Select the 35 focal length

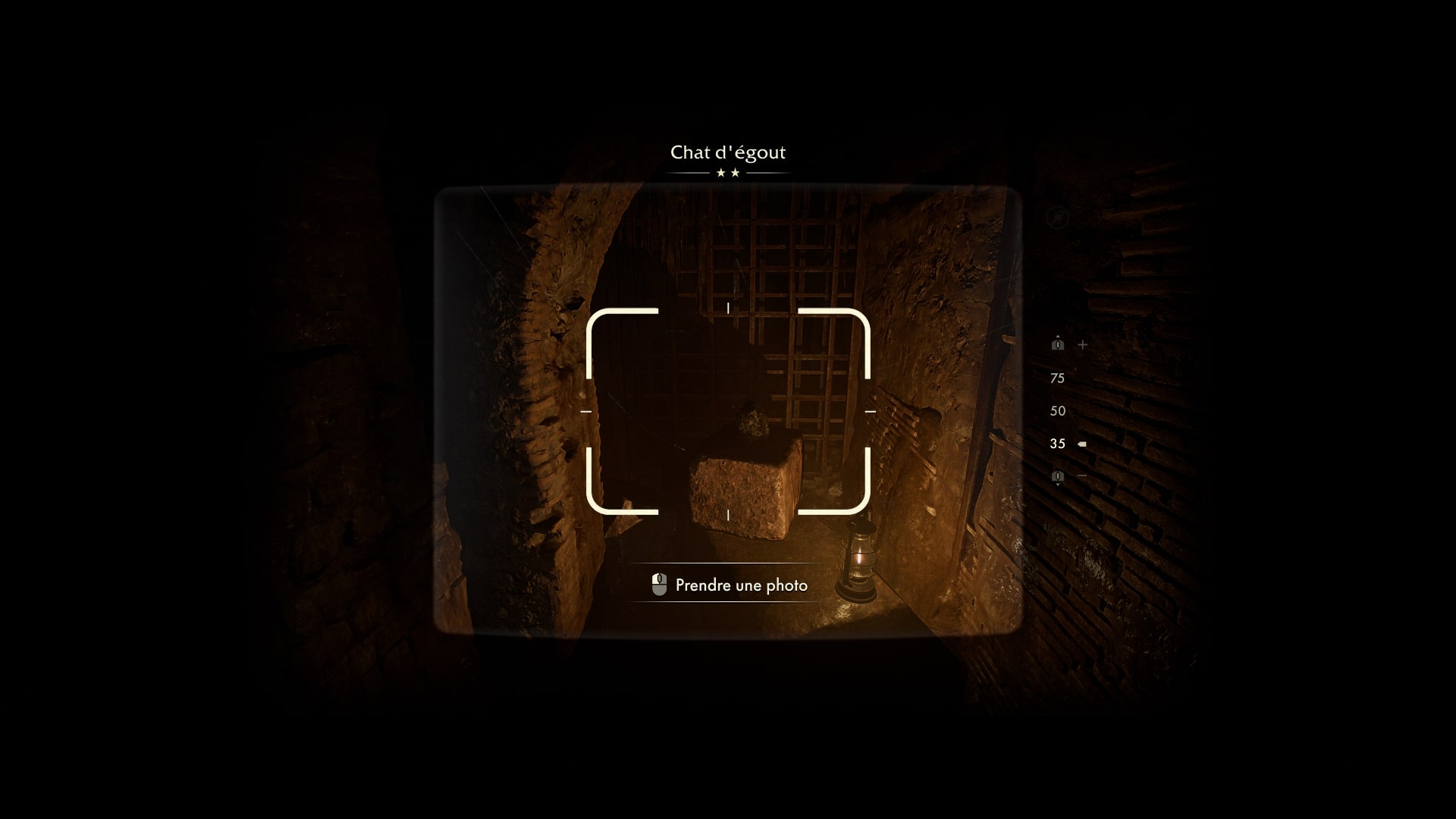click(x=1057, y=444)
